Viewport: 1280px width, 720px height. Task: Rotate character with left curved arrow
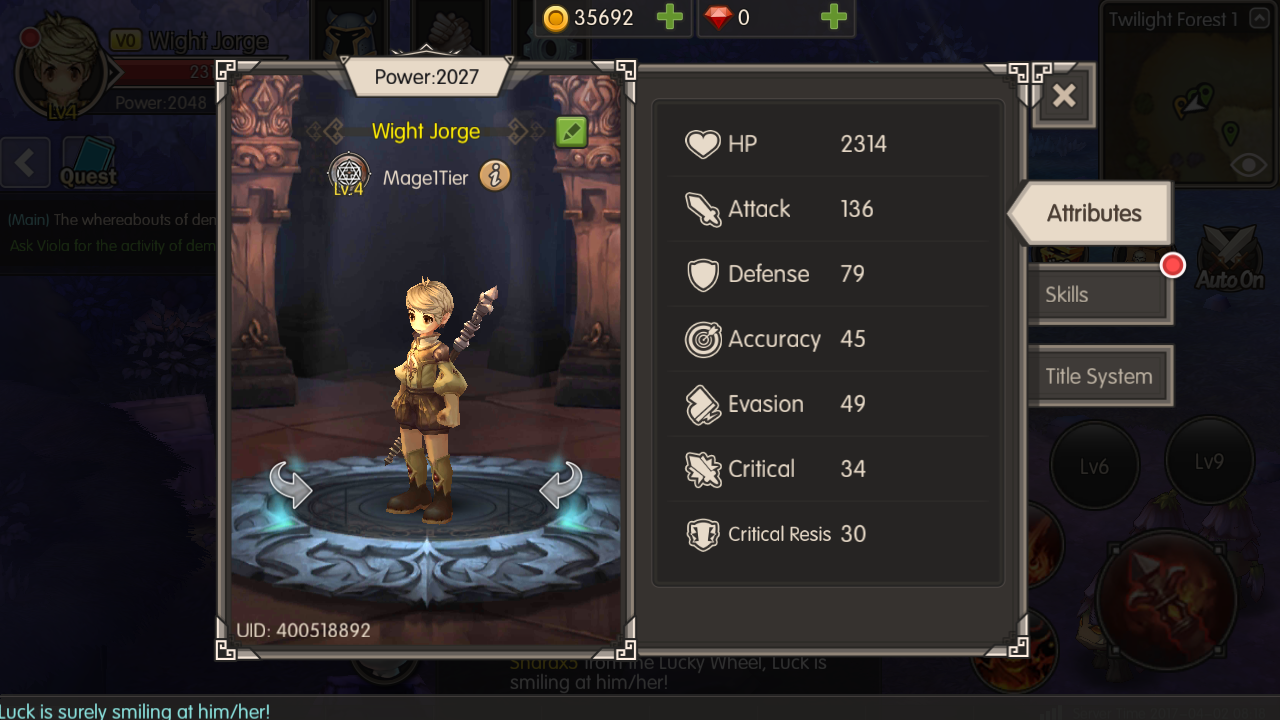291,485
